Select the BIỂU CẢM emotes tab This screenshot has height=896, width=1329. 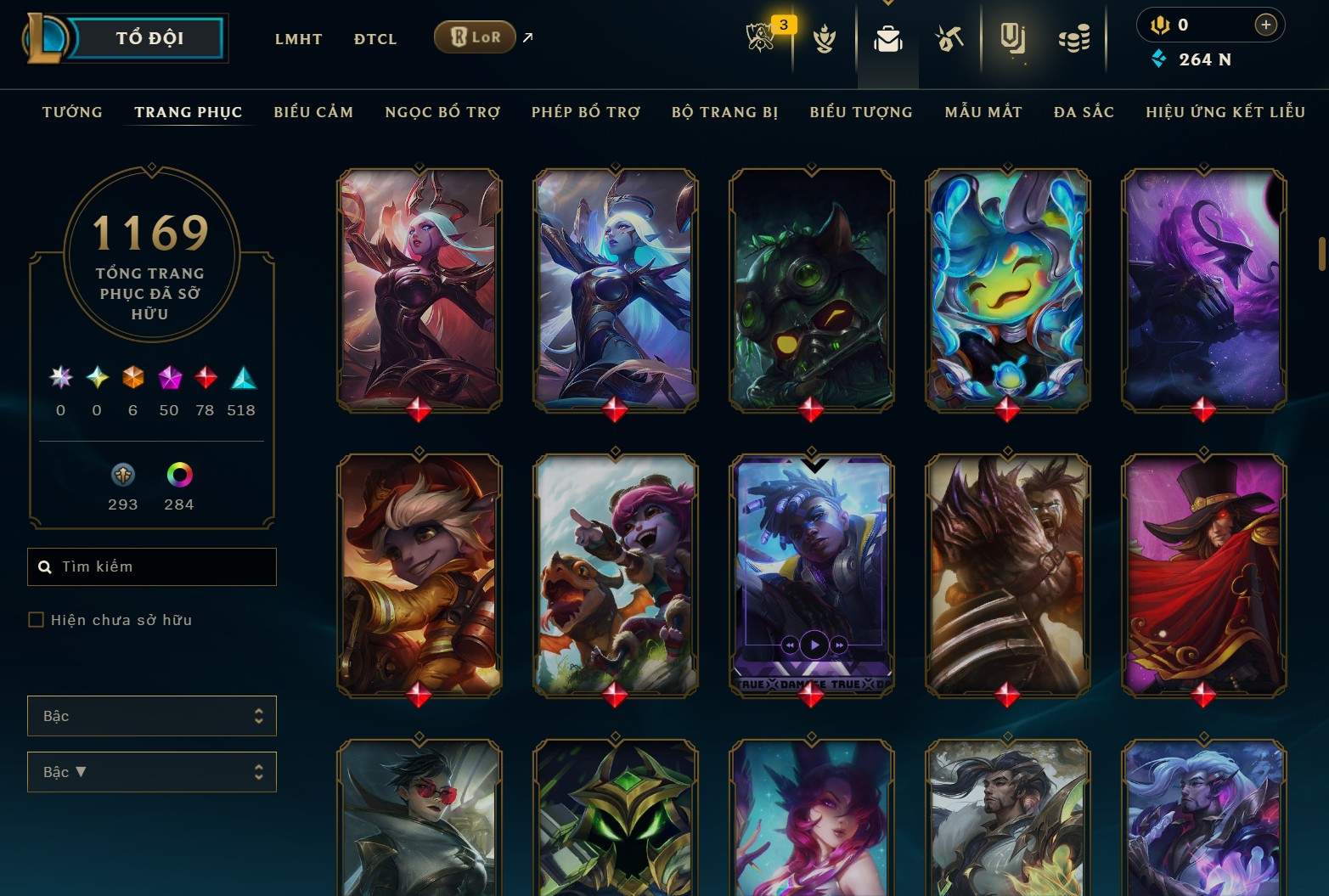[x=313, y=112]
